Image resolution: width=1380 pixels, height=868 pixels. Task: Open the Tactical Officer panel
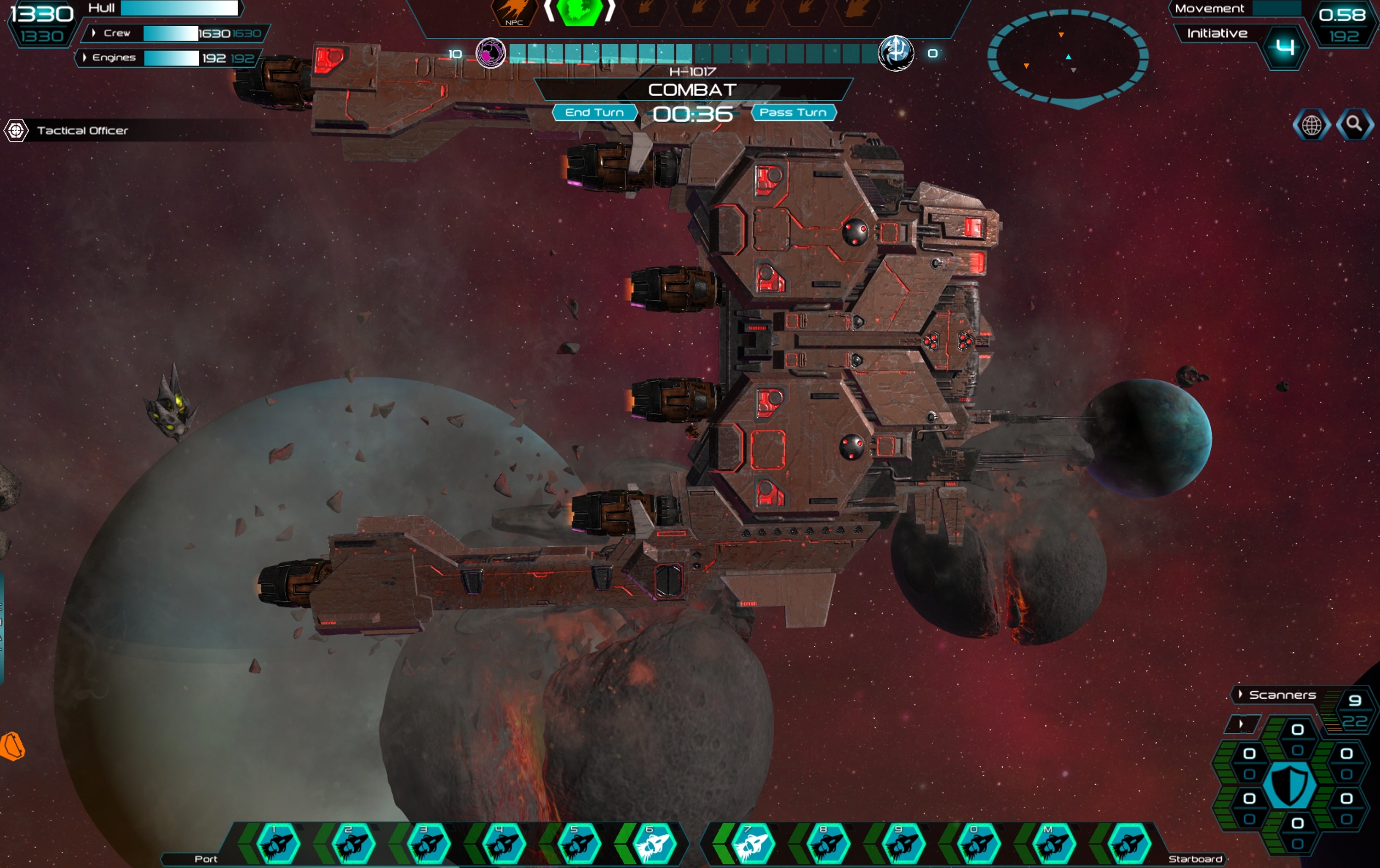point(82,131)
